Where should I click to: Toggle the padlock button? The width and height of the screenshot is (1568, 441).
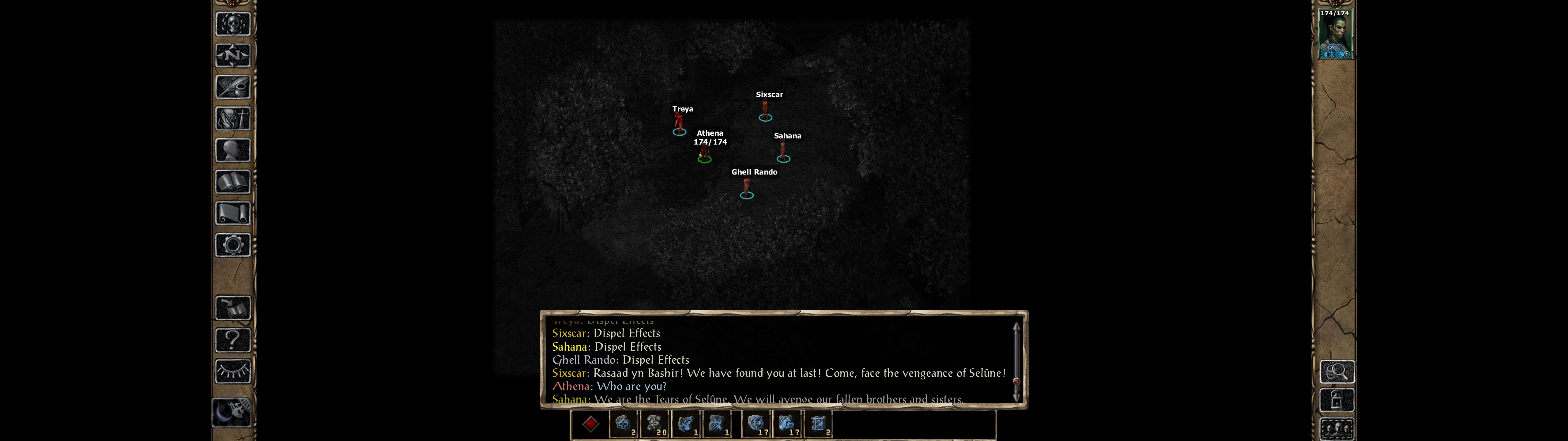pos(1337,400)
